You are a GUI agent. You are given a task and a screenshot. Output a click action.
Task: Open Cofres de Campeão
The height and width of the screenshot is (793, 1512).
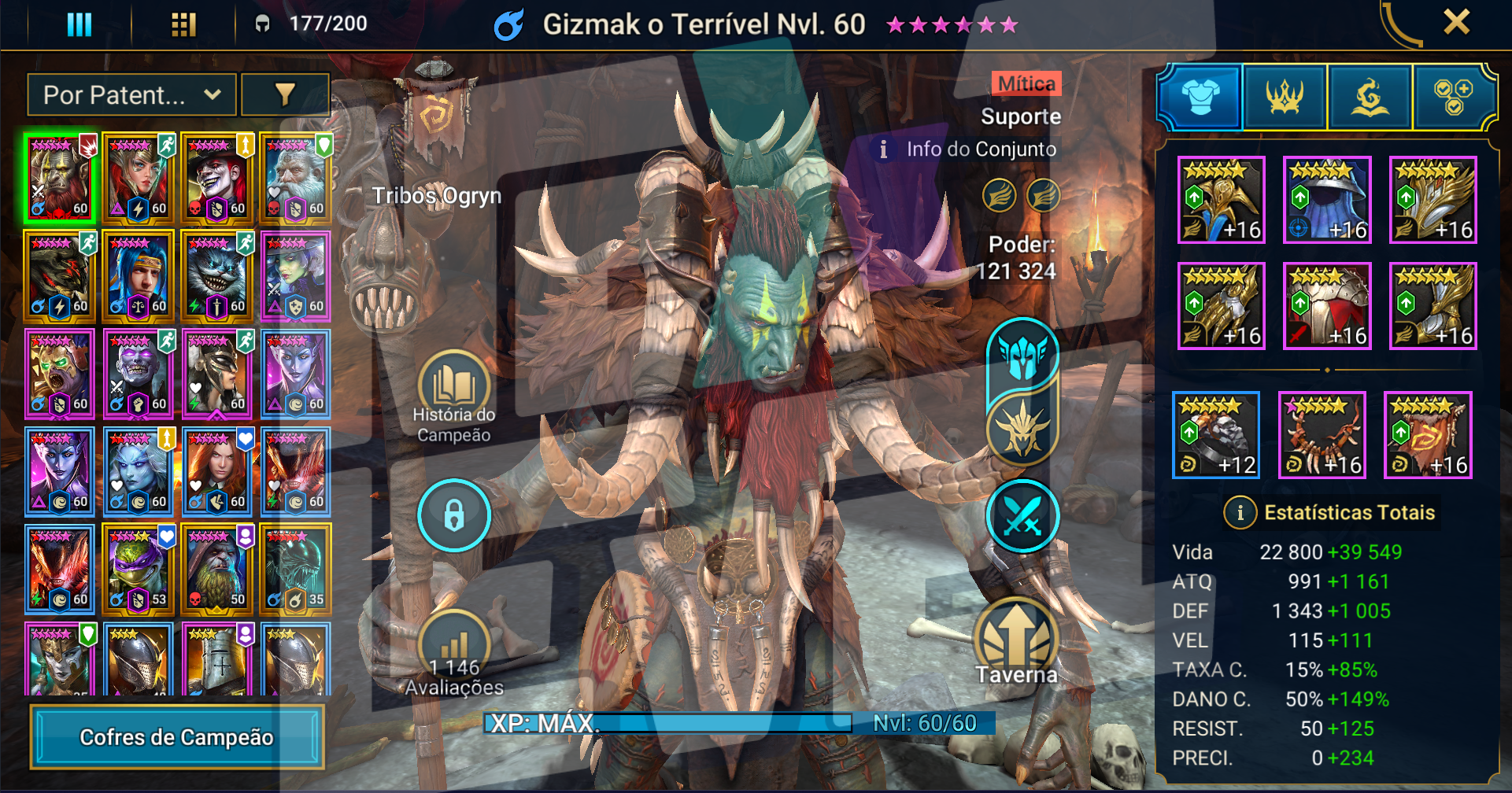coord(177,737)
